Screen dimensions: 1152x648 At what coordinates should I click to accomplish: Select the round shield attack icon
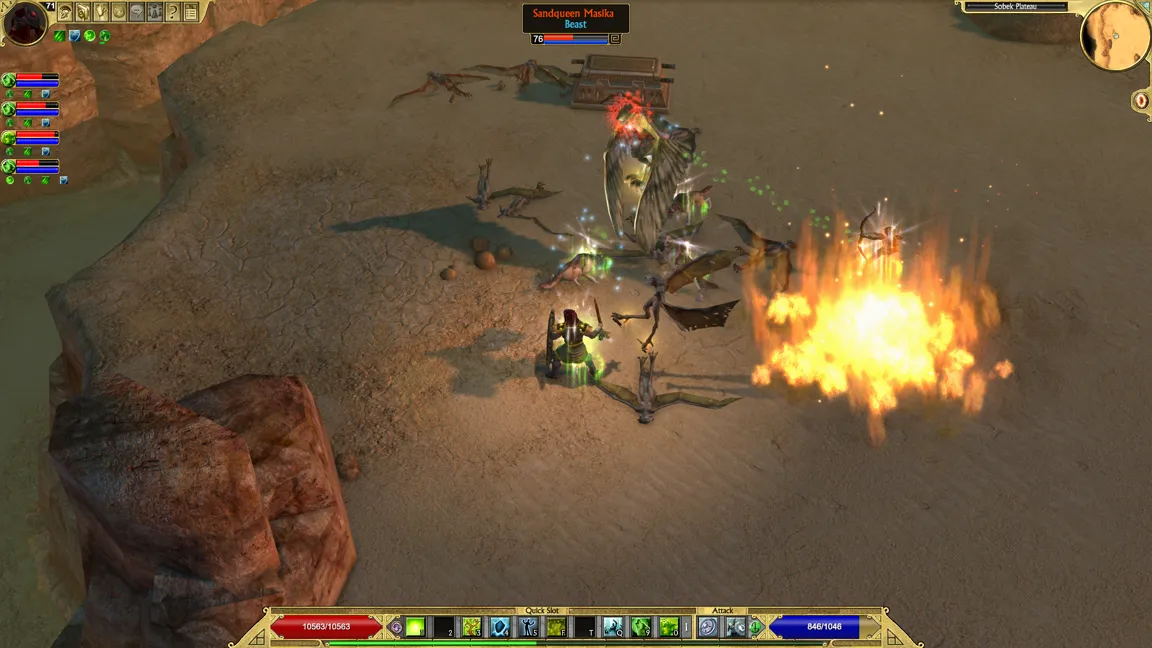coord(708,627)
